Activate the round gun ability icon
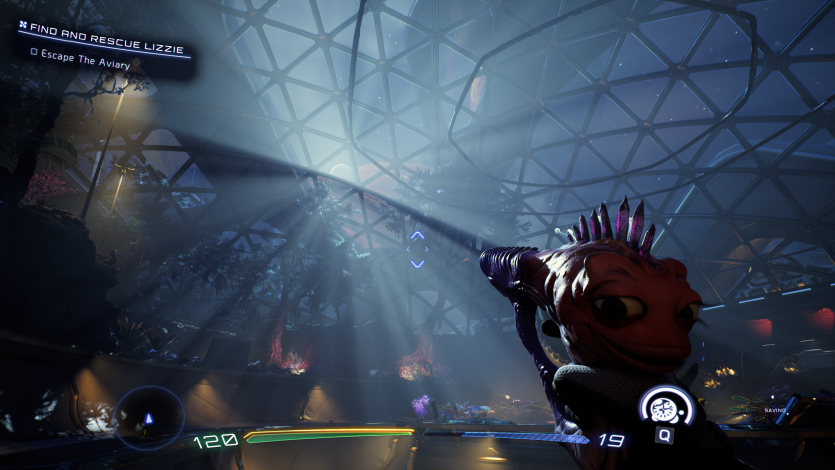 click(665, 407)
